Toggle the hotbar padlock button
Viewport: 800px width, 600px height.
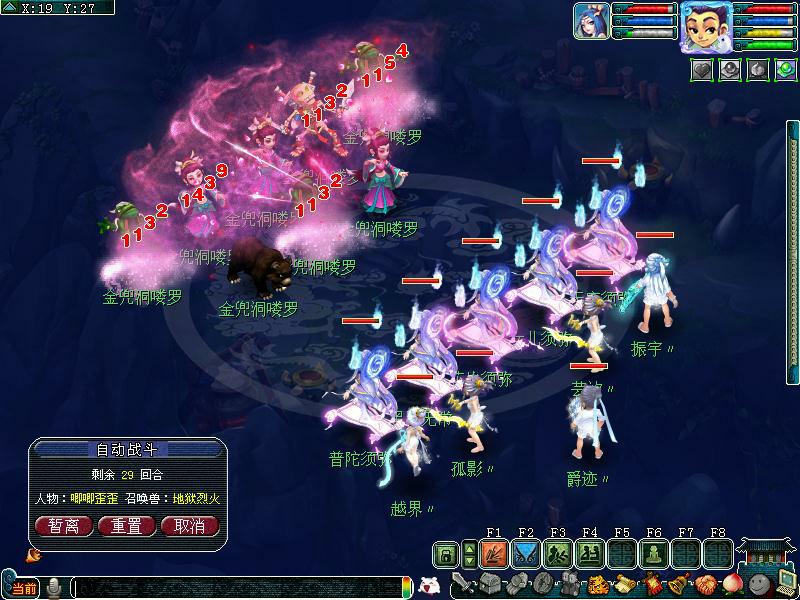coord(446,554)
